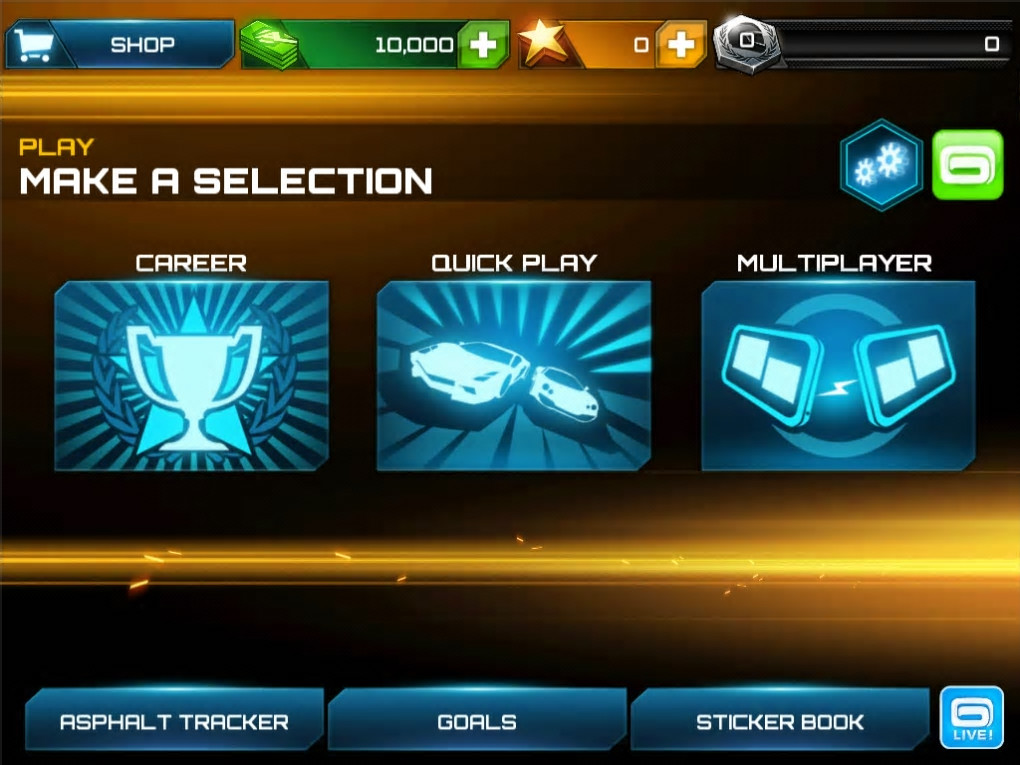
Task: Launch Gameloft Live
Action: [971, 718]
